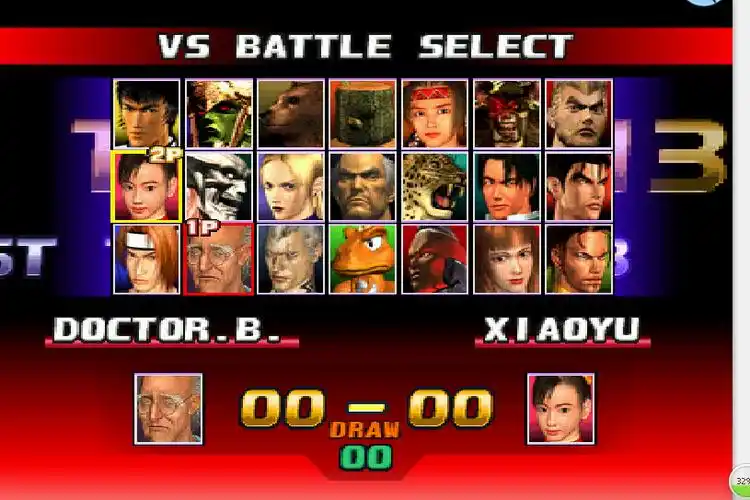Select Forest Law's portrait
Viewport: 750px width, 500px height.
147,114
